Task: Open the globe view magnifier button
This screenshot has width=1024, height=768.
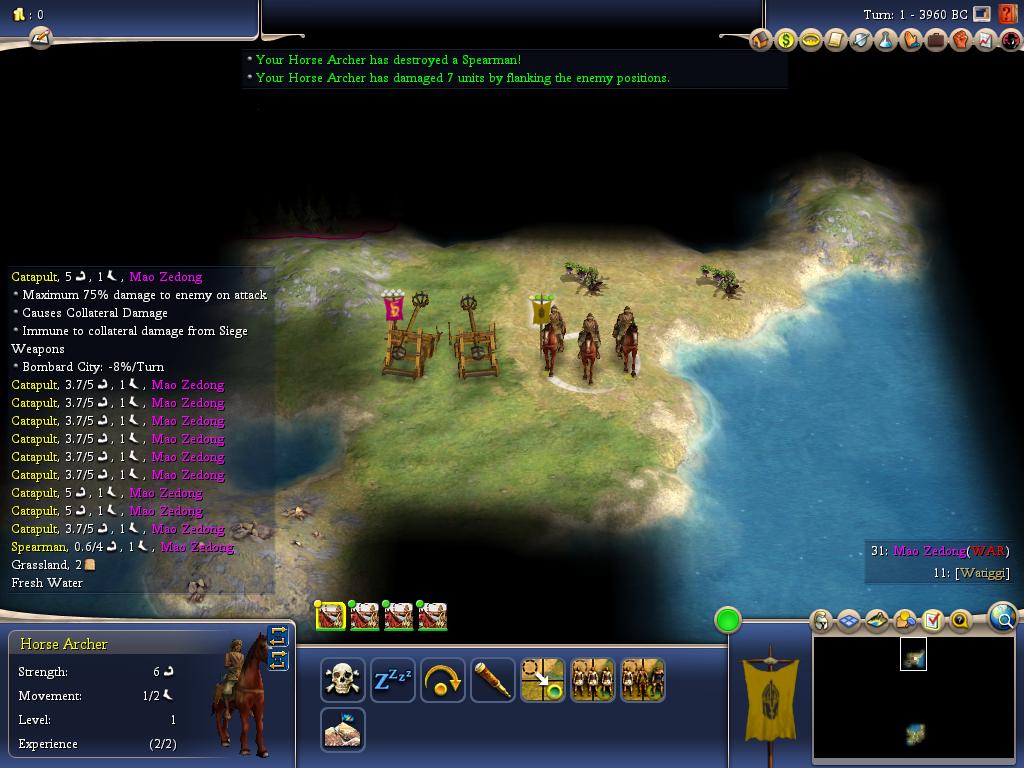Action: click(1002, 619)
